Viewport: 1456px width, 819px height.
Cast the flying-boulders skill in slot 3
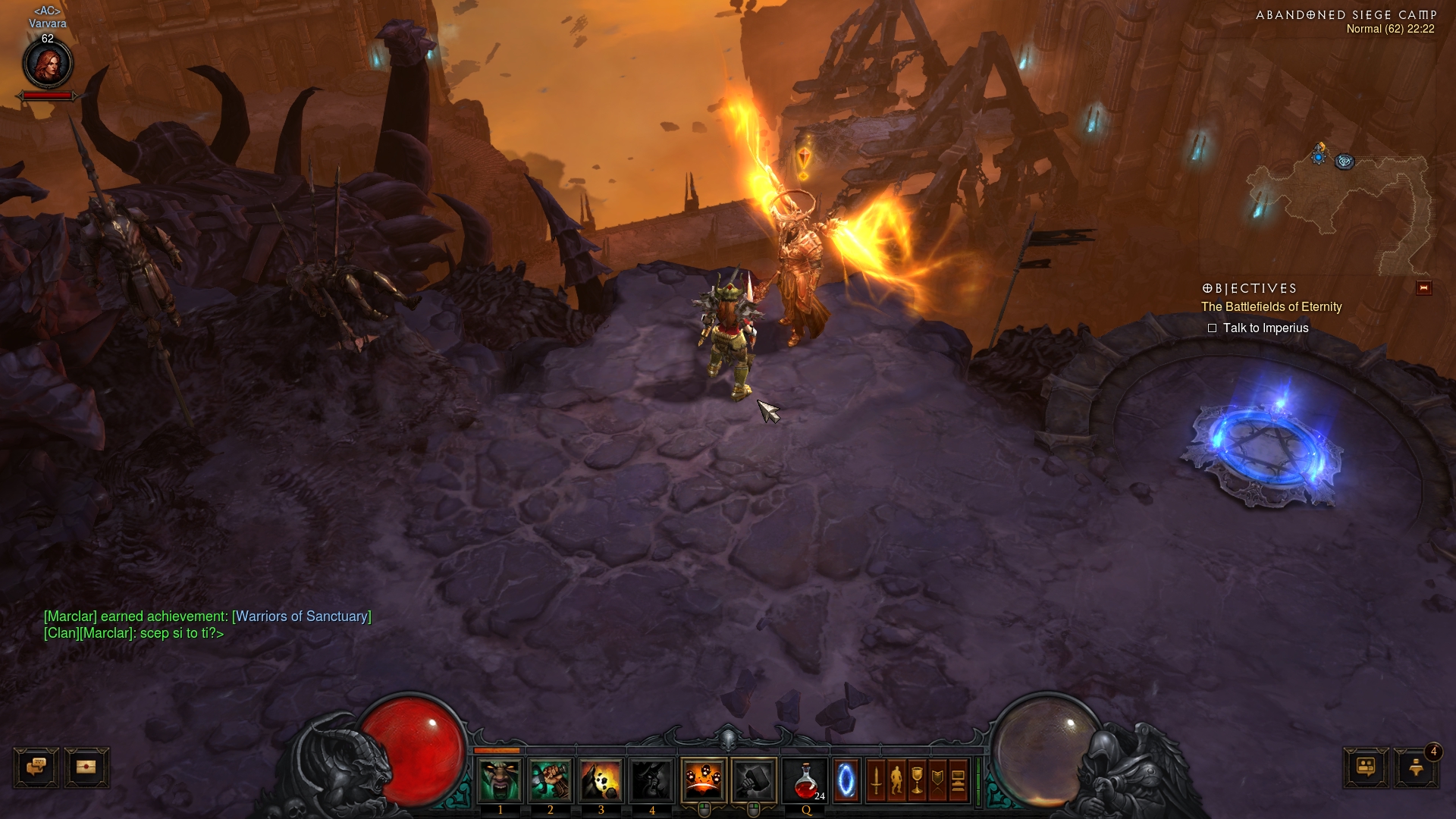[601, 780]
